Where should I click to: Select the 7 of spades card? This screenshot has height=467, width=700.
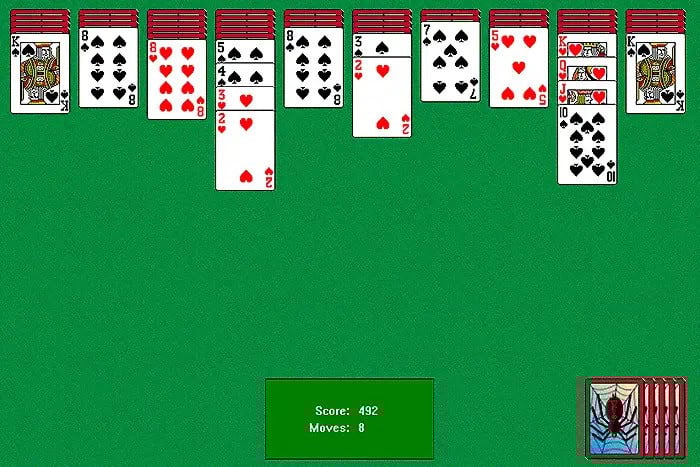point(450,68)
